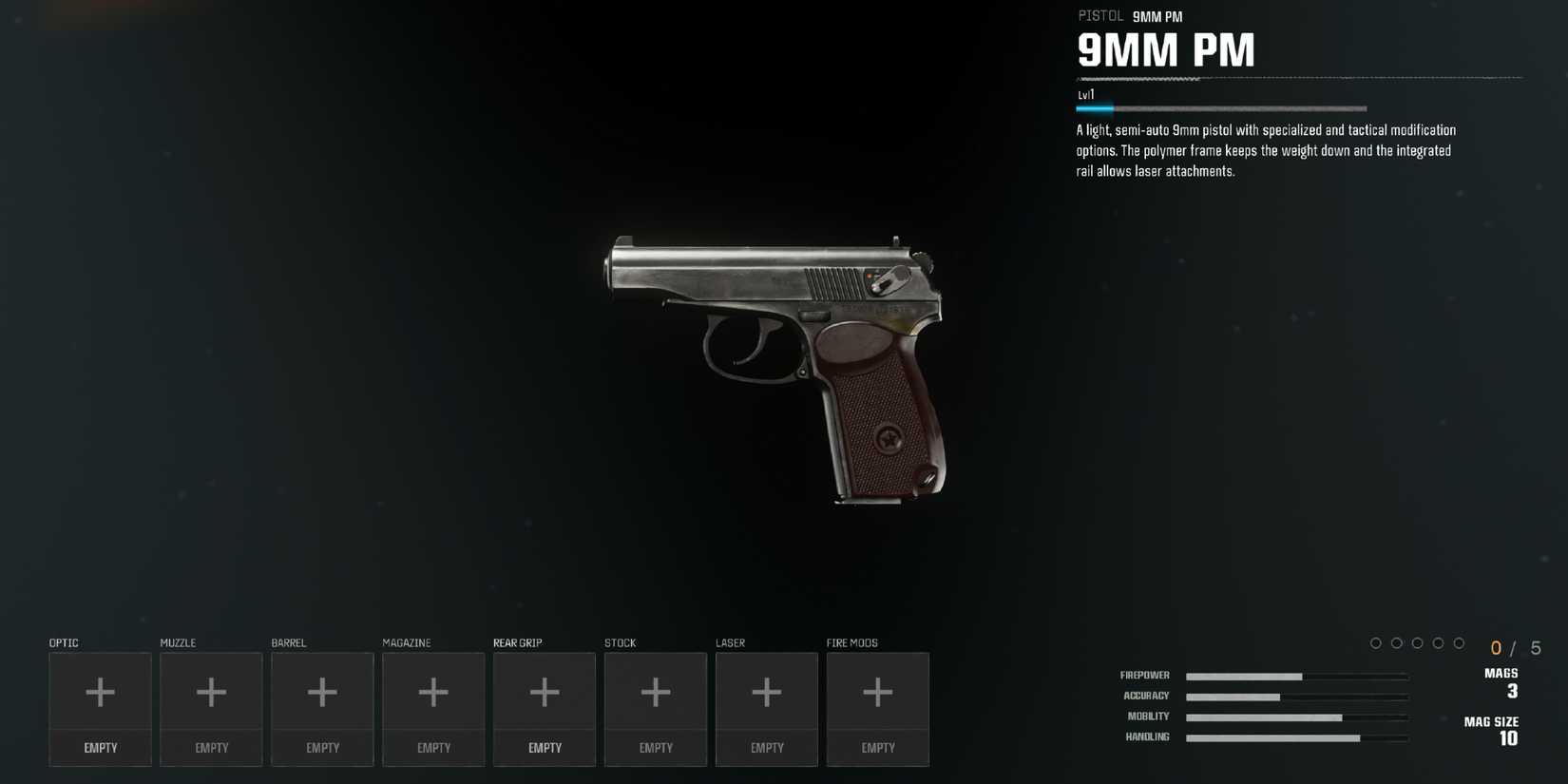
Task: Open the Laser attachment slot
Action: point(767,691)
